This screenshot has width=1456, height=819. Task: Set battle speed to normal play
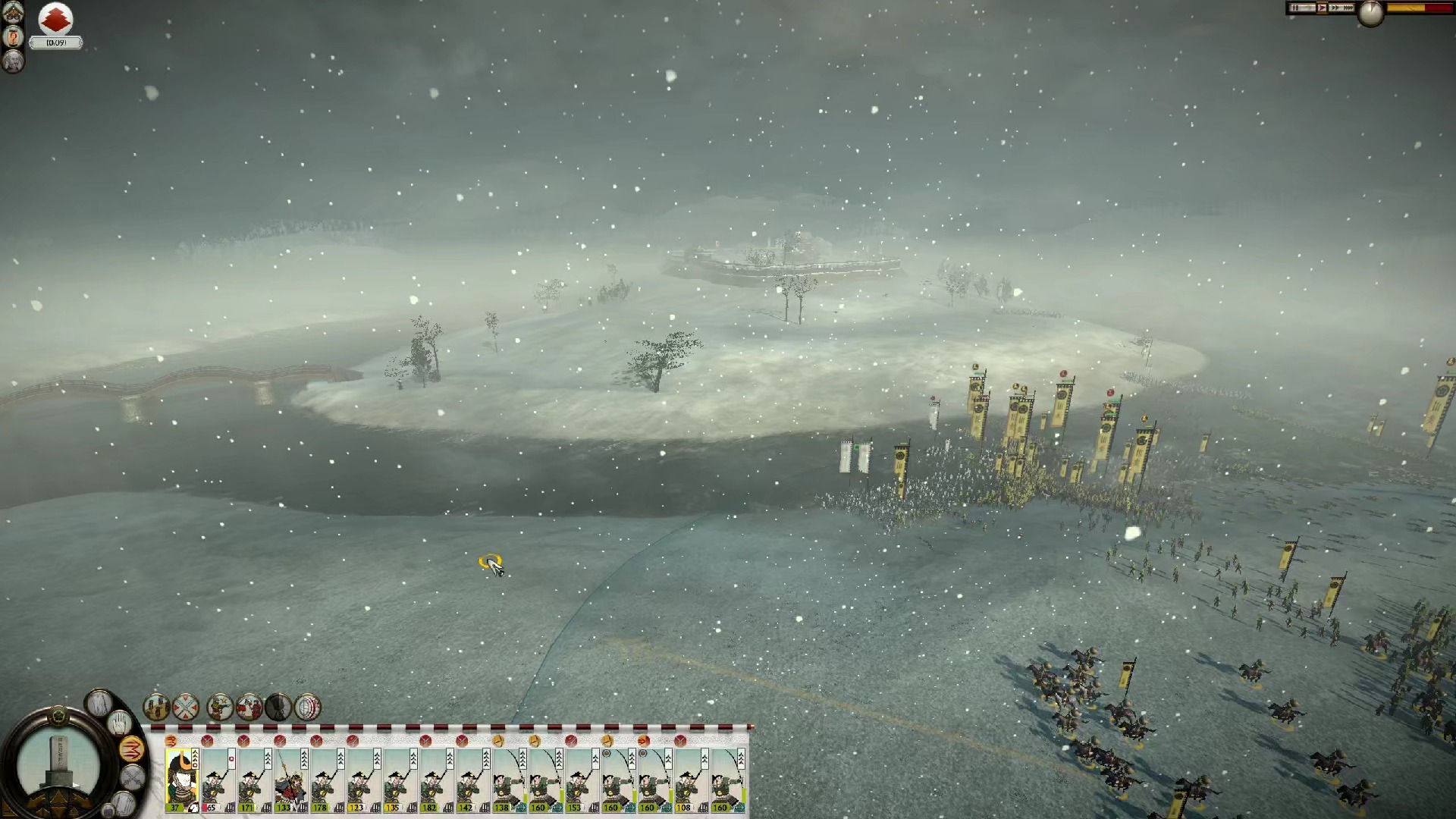(1322, 8)
